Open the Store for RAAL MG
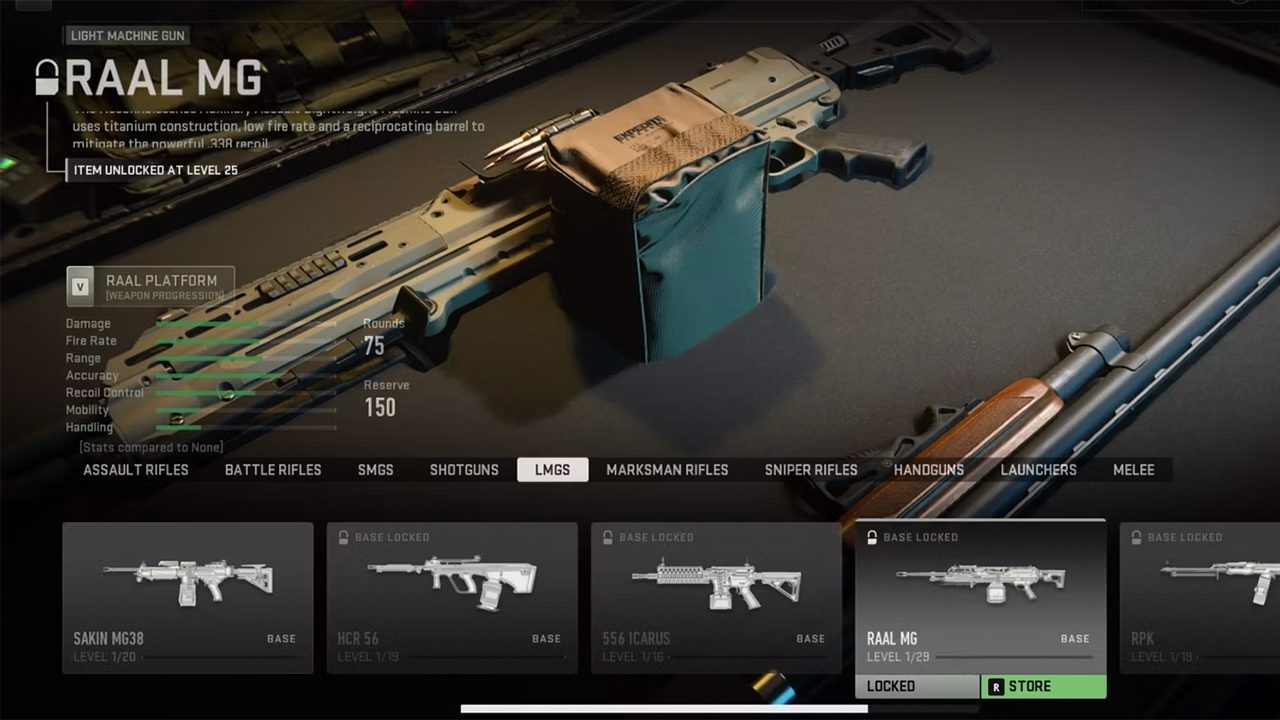The width and height of the screenshot is (1280, 720). point(1043,687)
